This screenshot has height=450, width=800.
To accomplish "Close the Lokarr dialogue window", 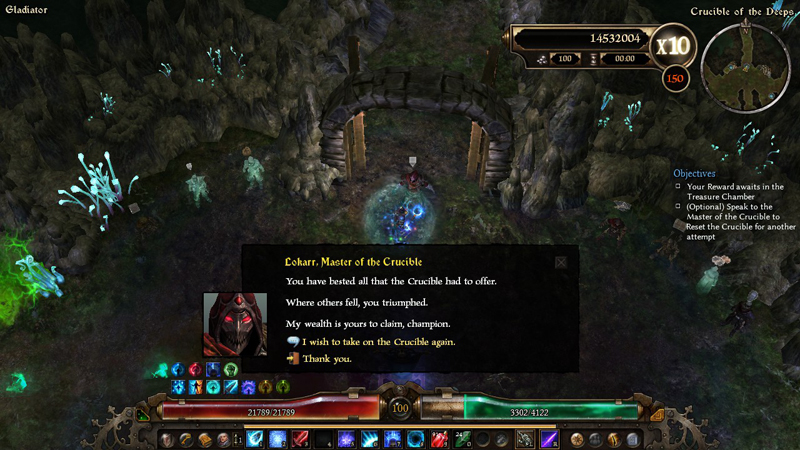I will [x=561, y=262].
